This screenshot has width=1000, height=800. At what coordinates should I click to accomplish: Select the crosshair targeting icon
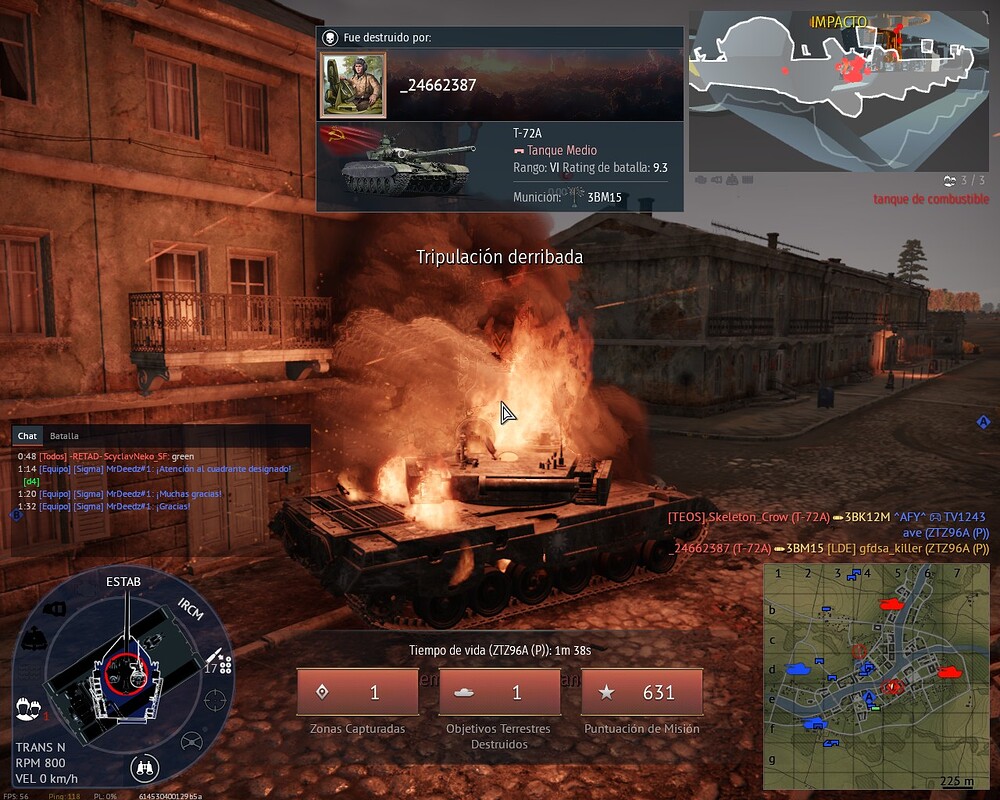pyautogui.click(x=214, y=700)
